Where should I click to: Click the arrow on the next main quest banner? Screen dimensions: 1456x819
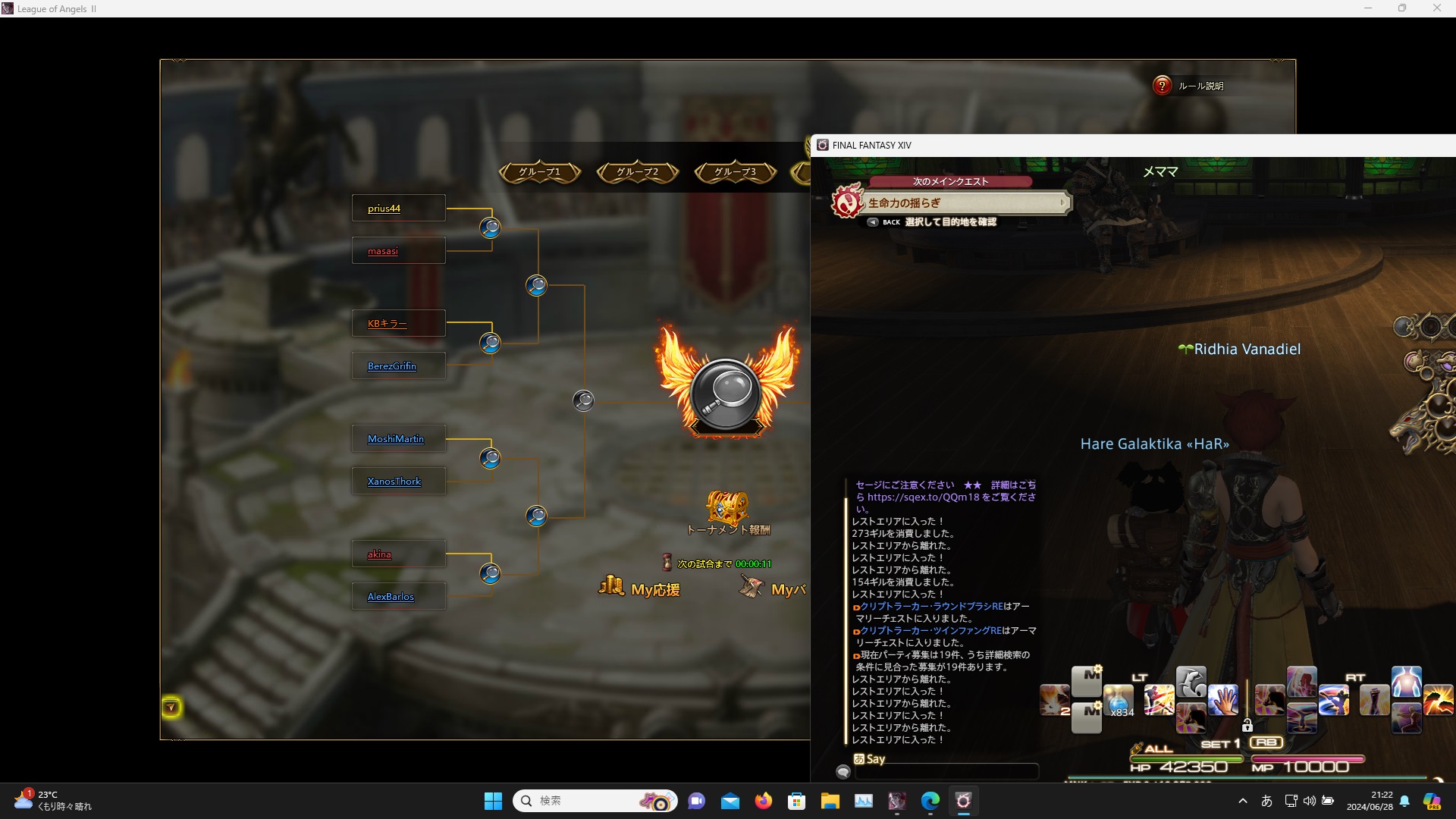(x=1062, y=202)
